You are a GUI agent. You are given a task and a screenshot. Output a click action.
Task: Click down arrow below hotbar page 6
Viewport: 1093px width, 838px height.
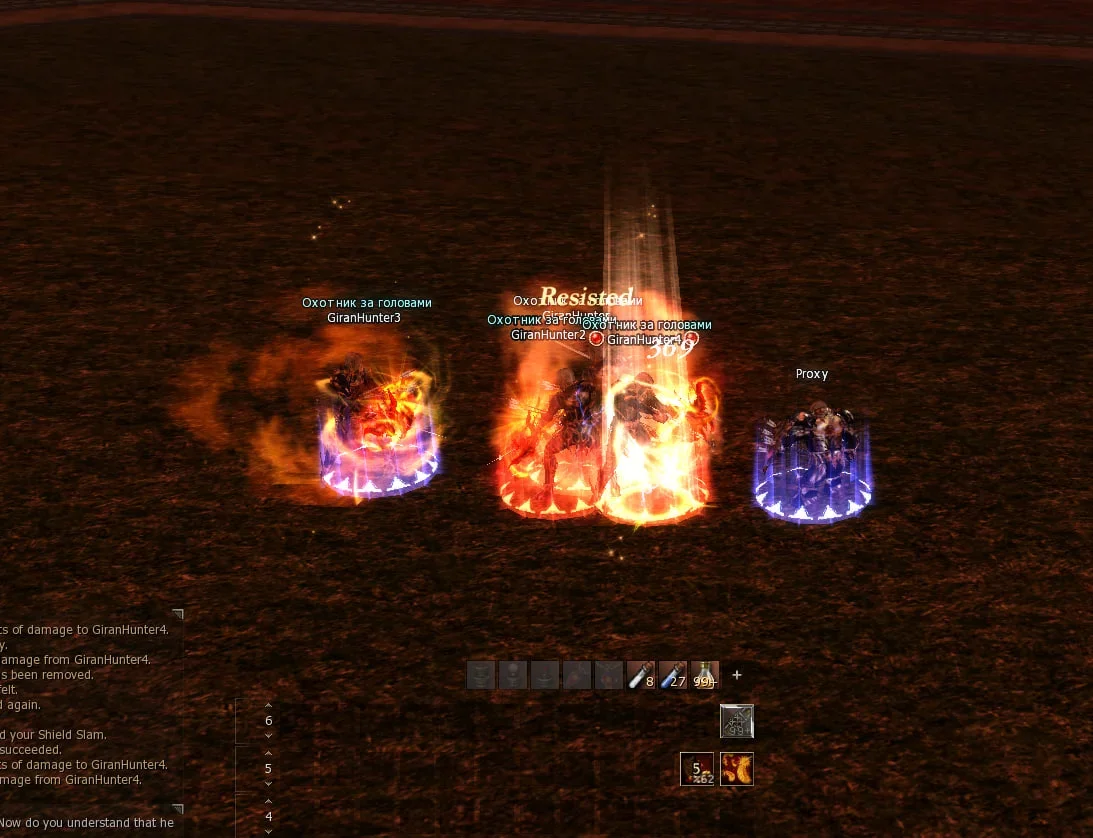coord(268,736)
